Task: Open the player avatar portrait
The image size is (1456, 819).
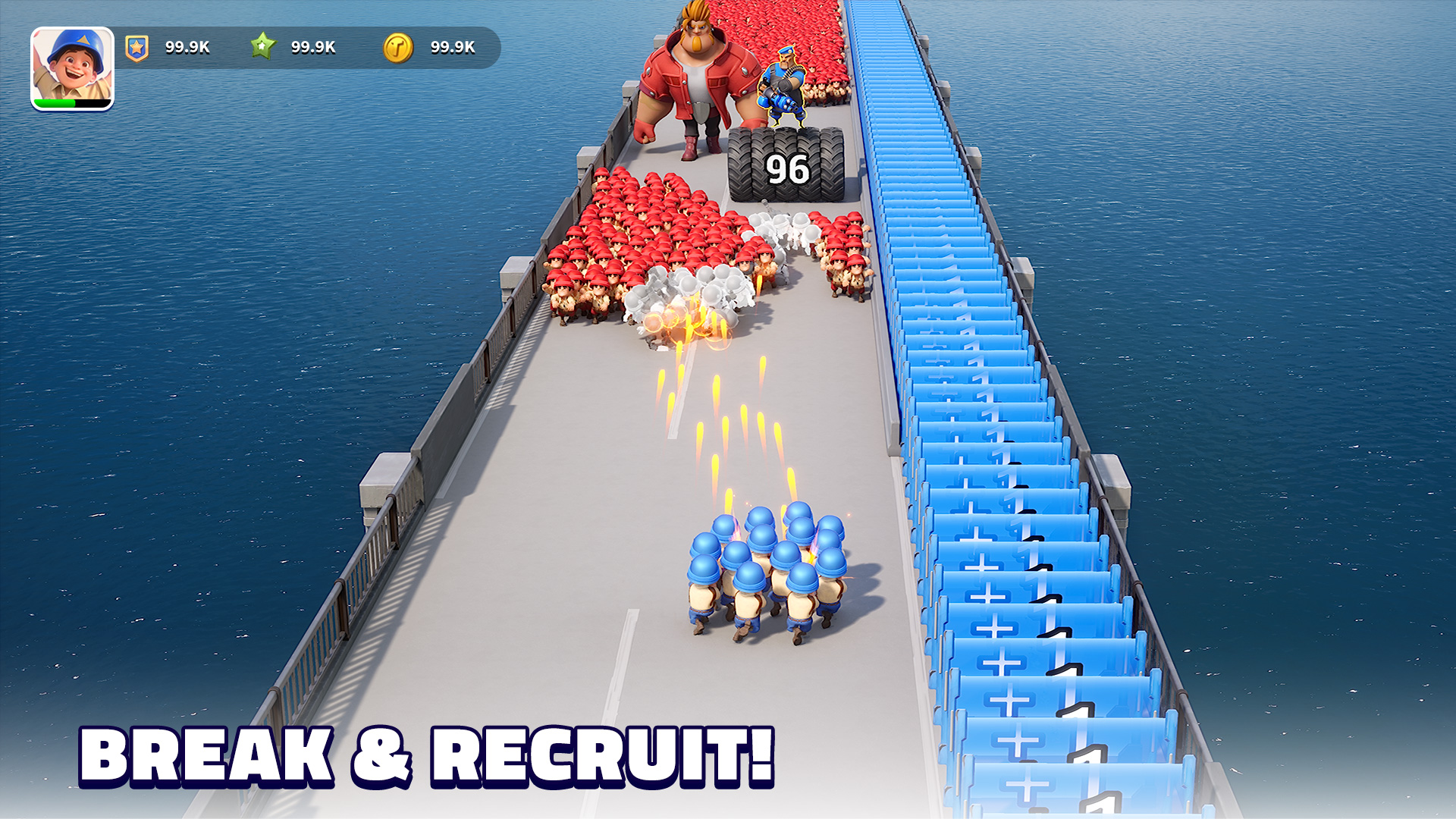Action: pos(72,64)
